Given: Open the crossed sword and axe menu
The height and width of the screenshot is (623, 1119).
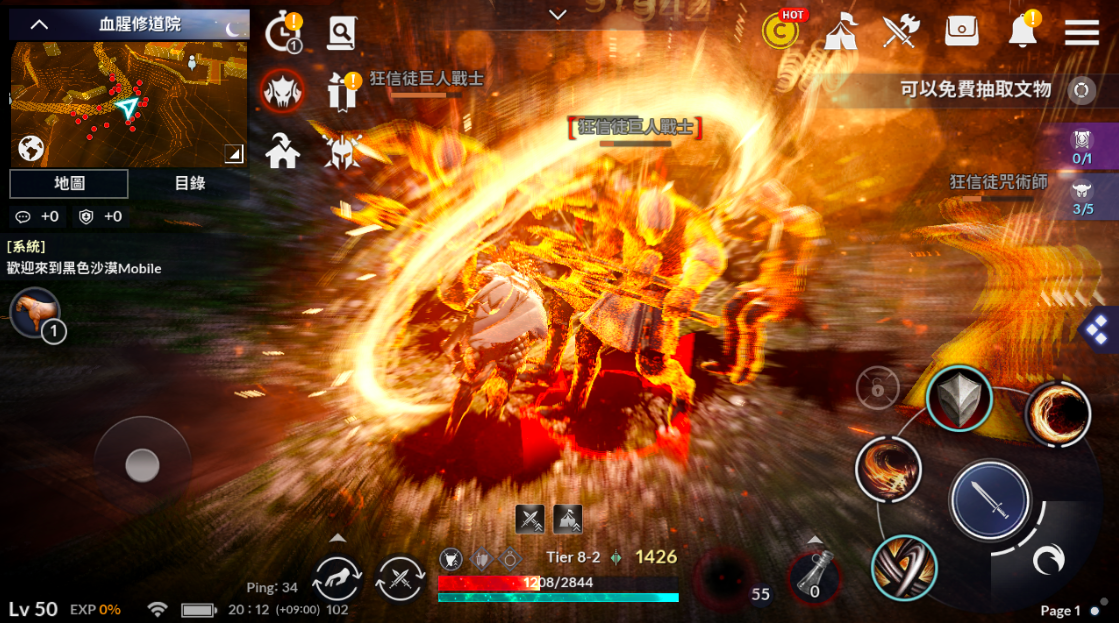Looking at the screenshot, I should pyautogui.click(x=900, y=32).
